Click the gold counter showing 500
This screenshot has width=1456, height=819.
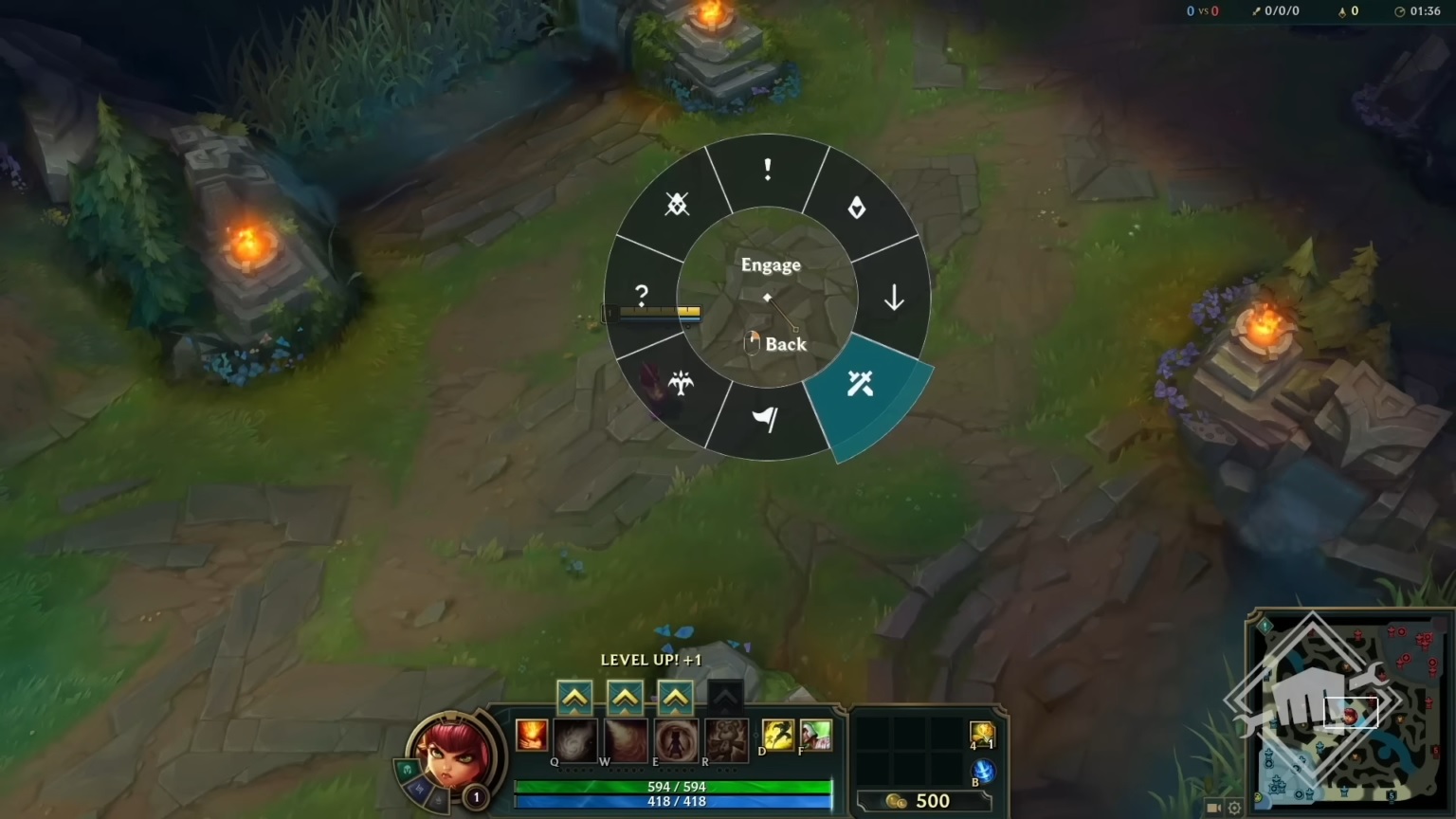pyautogui.click(x=933, y=799)
